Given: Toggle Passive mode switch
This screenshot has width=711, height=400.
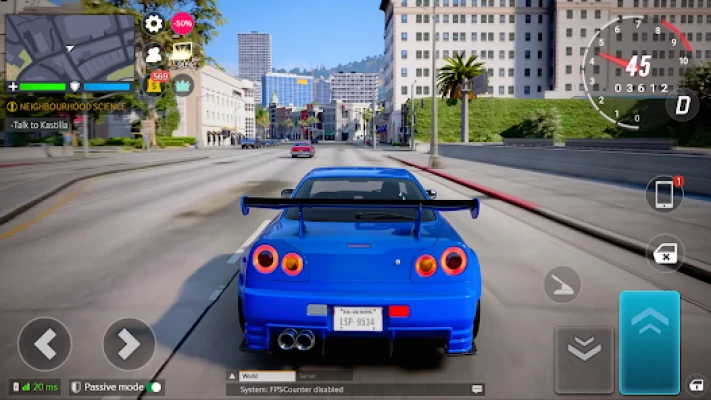Looking at the screenshot, I should [x=154, y=387].
